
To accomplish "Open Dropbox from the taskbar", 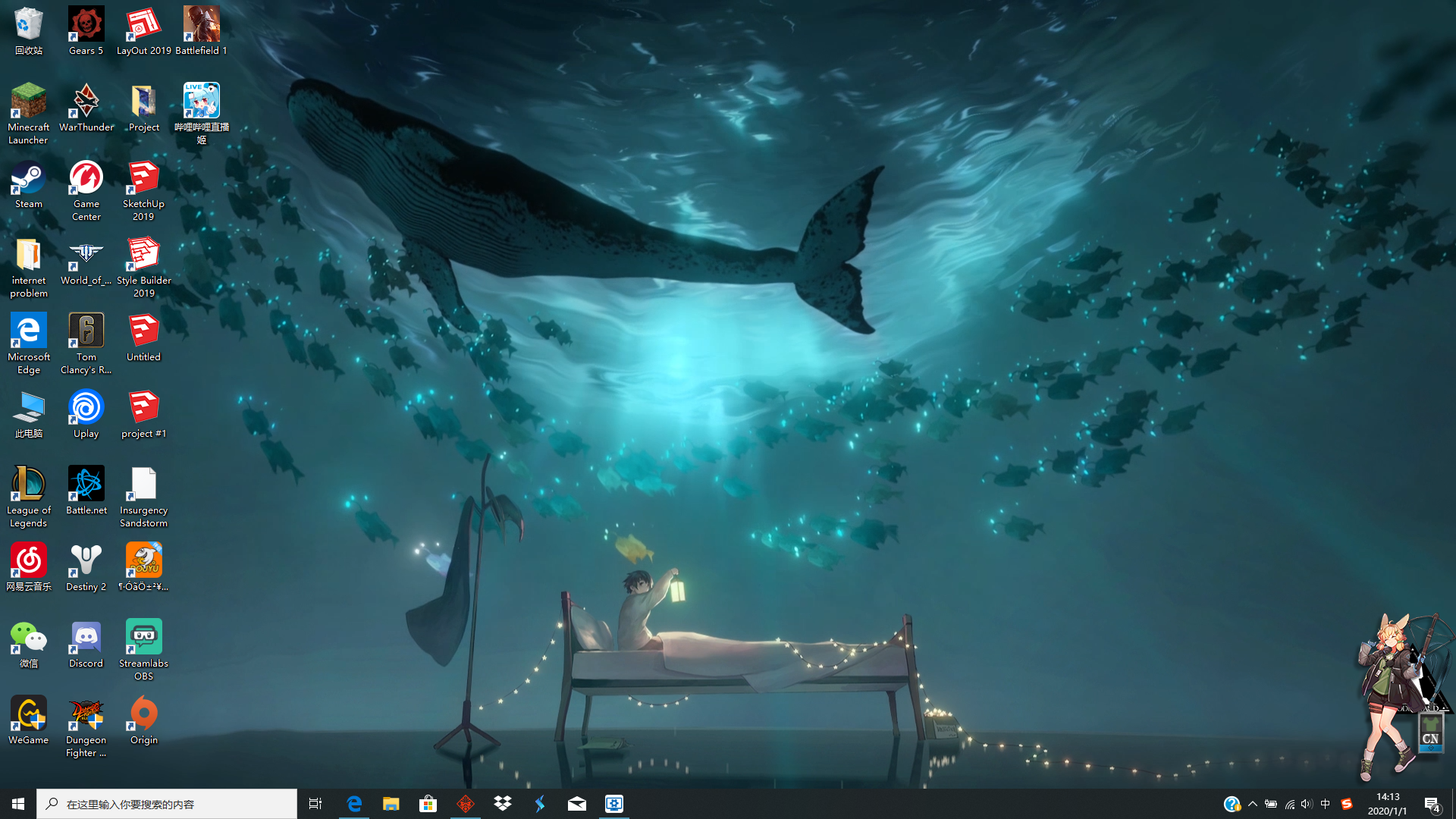I will (x=503, y=803).
